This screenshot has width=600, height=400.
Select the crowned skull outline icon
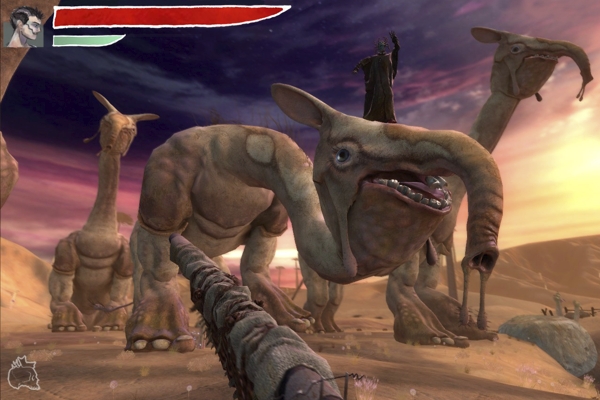(22, 372)
